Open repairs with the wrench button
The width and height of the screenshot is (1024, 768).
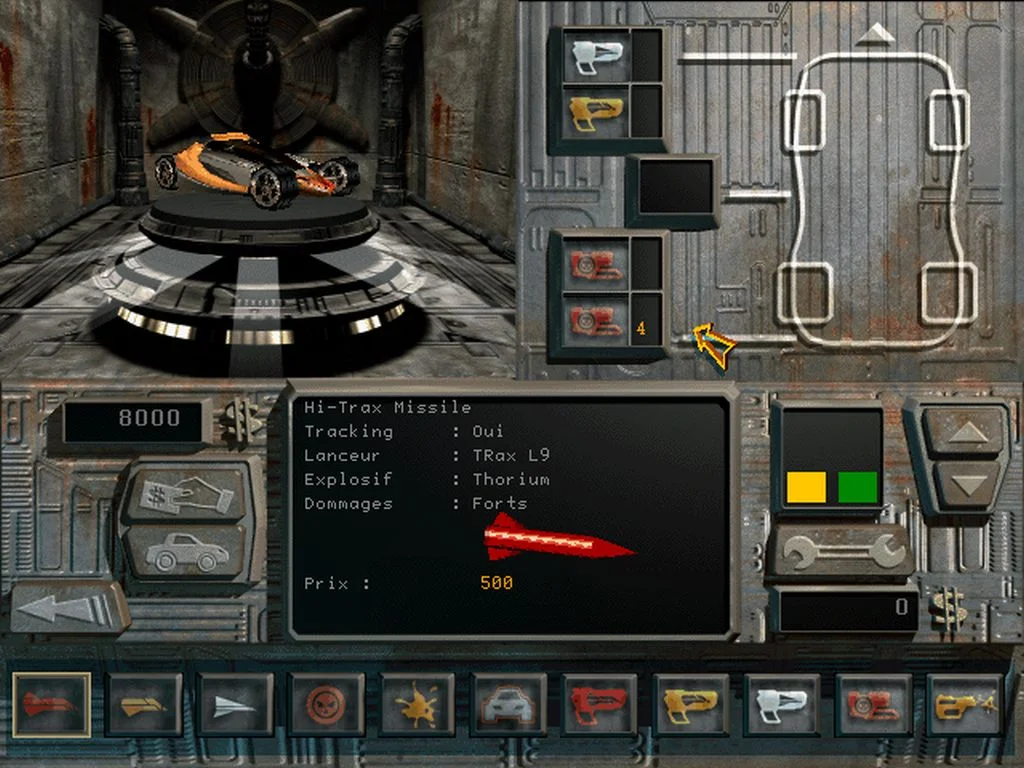838,551
